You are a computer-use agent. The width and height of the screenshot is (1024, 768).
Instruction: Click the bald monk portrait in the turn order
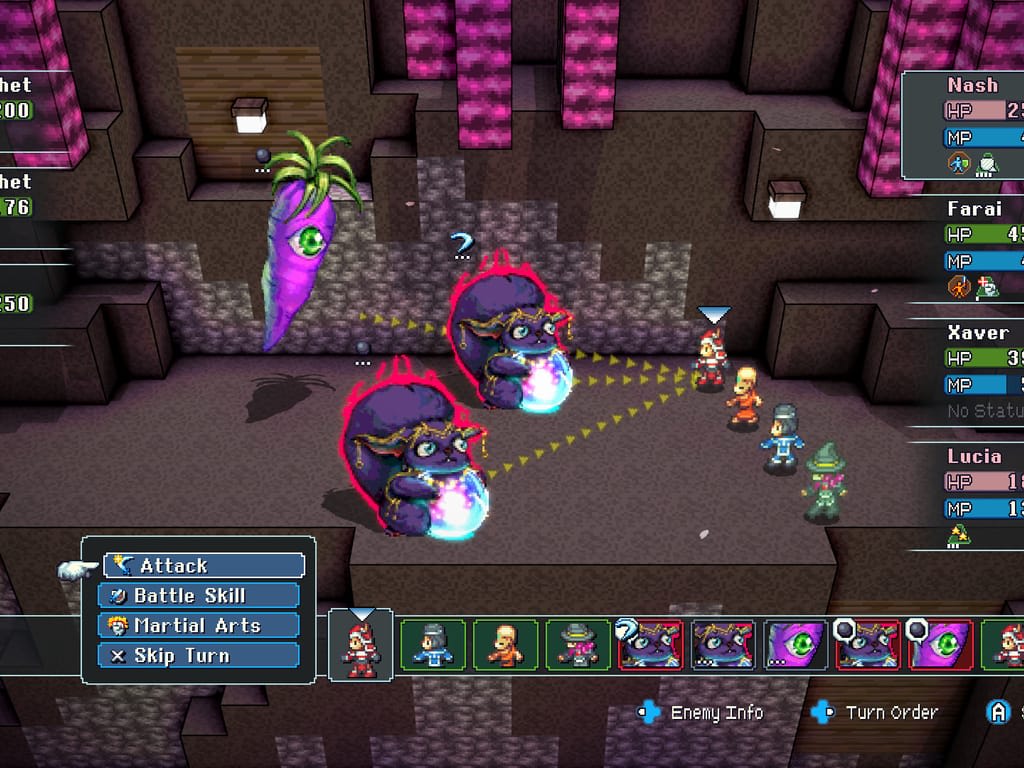point(505,644)
